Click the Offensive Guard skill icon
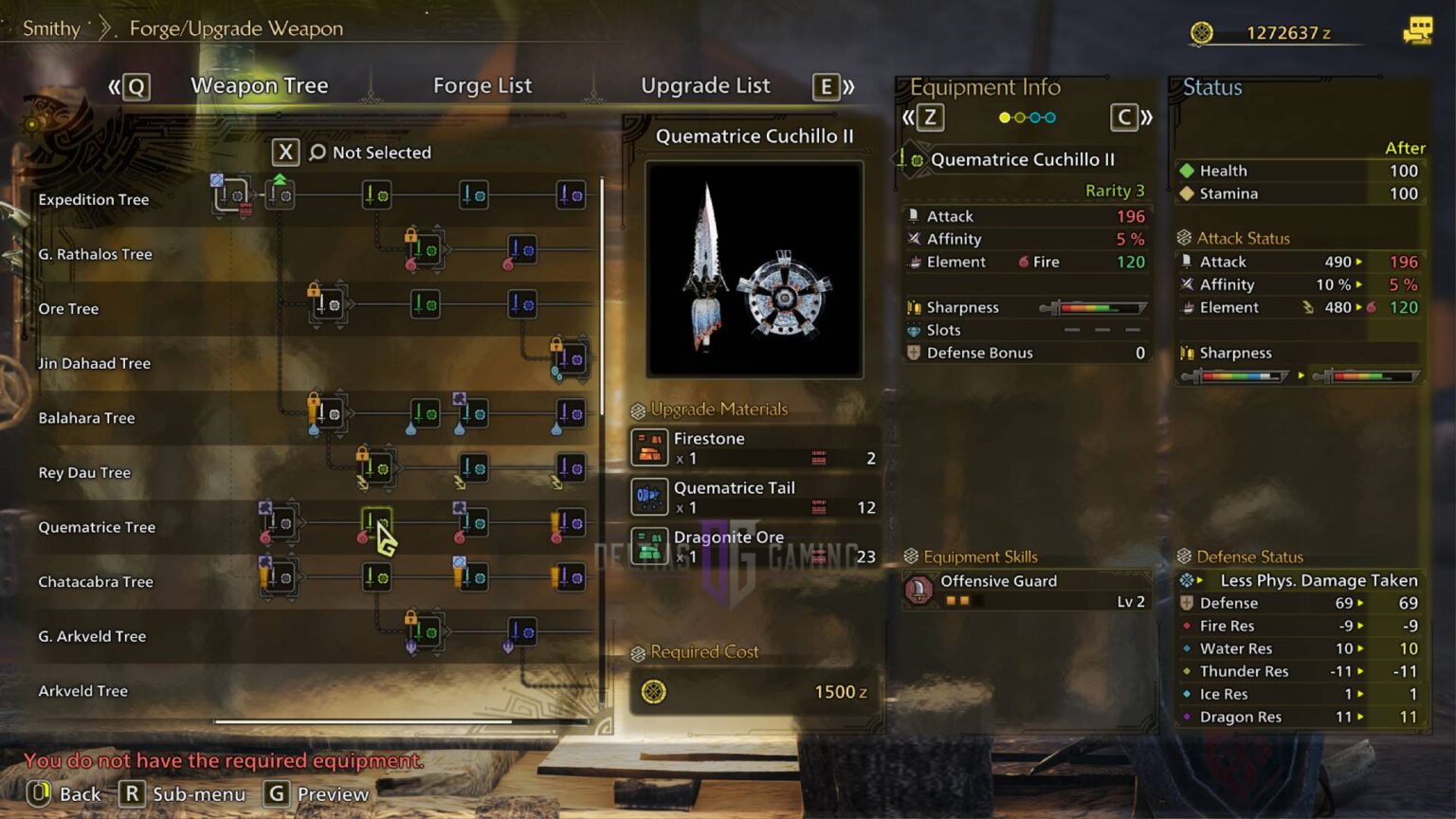The height and width of the screenshot is (819, 1456). coord(918,589)
